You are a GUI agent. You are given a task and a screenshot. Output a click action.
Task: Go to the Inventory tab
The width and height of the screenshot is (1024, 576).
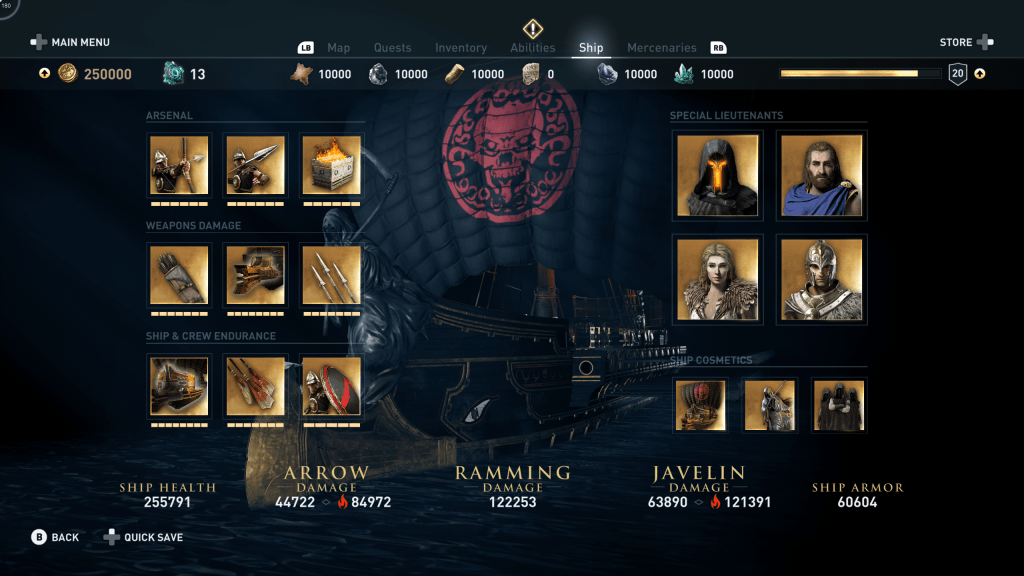pyautogui.click(x=461, y=48)
